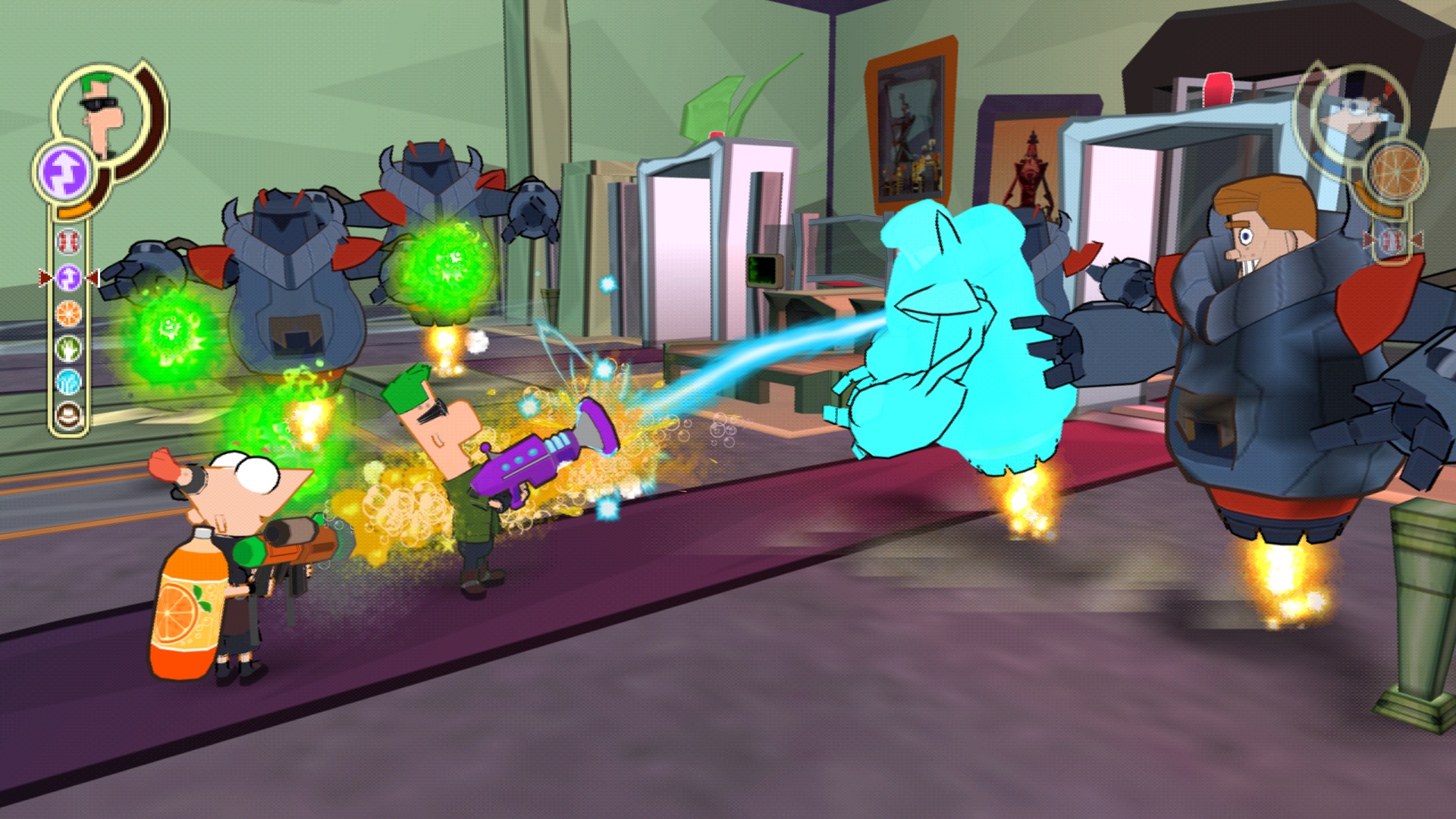Image resolution: width=1456 pixels, height=819 pixels.
Task: Click player two's baseball weapon selector icon
Action: coord(1392,239)
